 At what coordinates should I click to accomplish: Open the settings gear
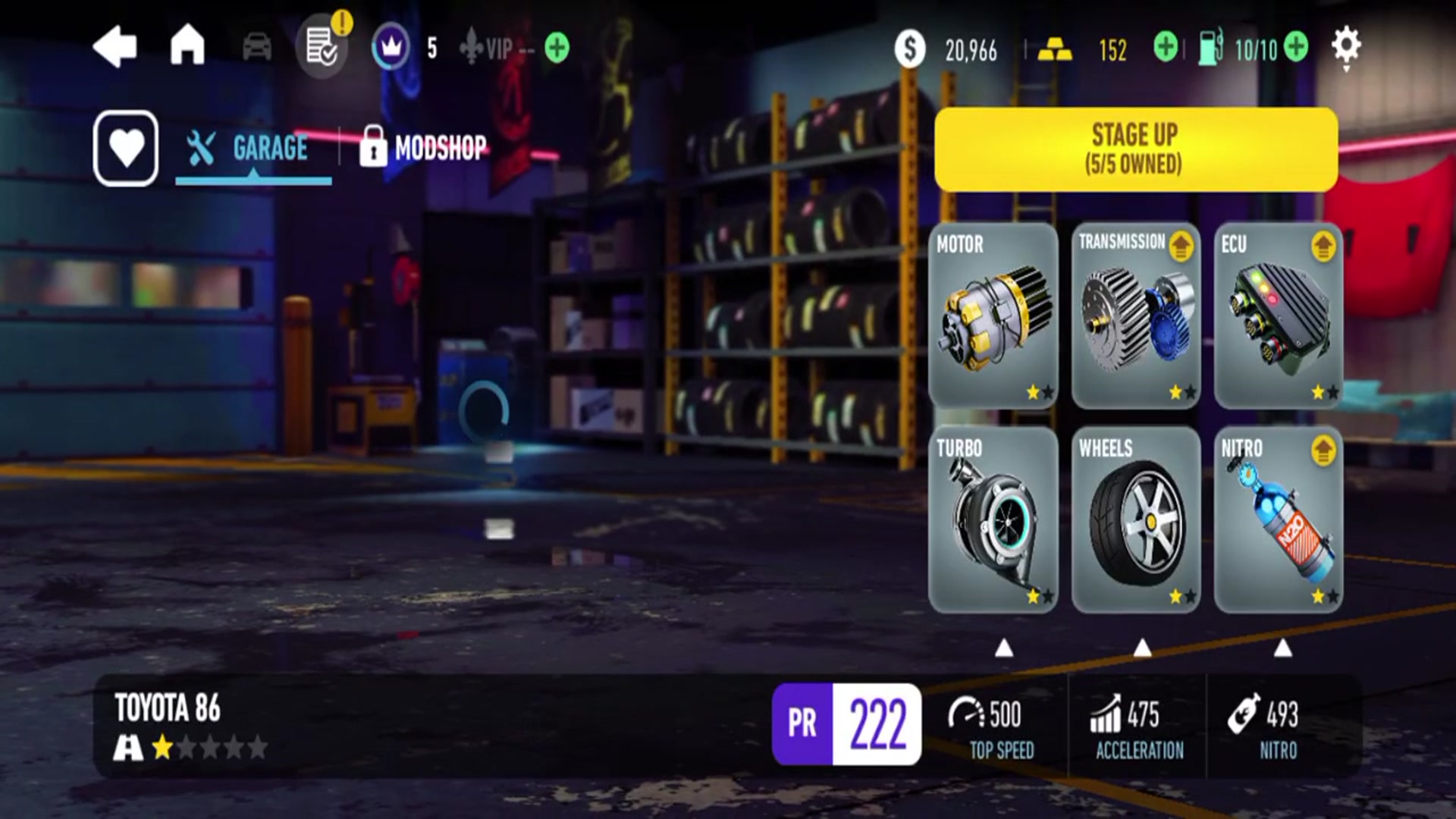click(x=1346, y=47)
